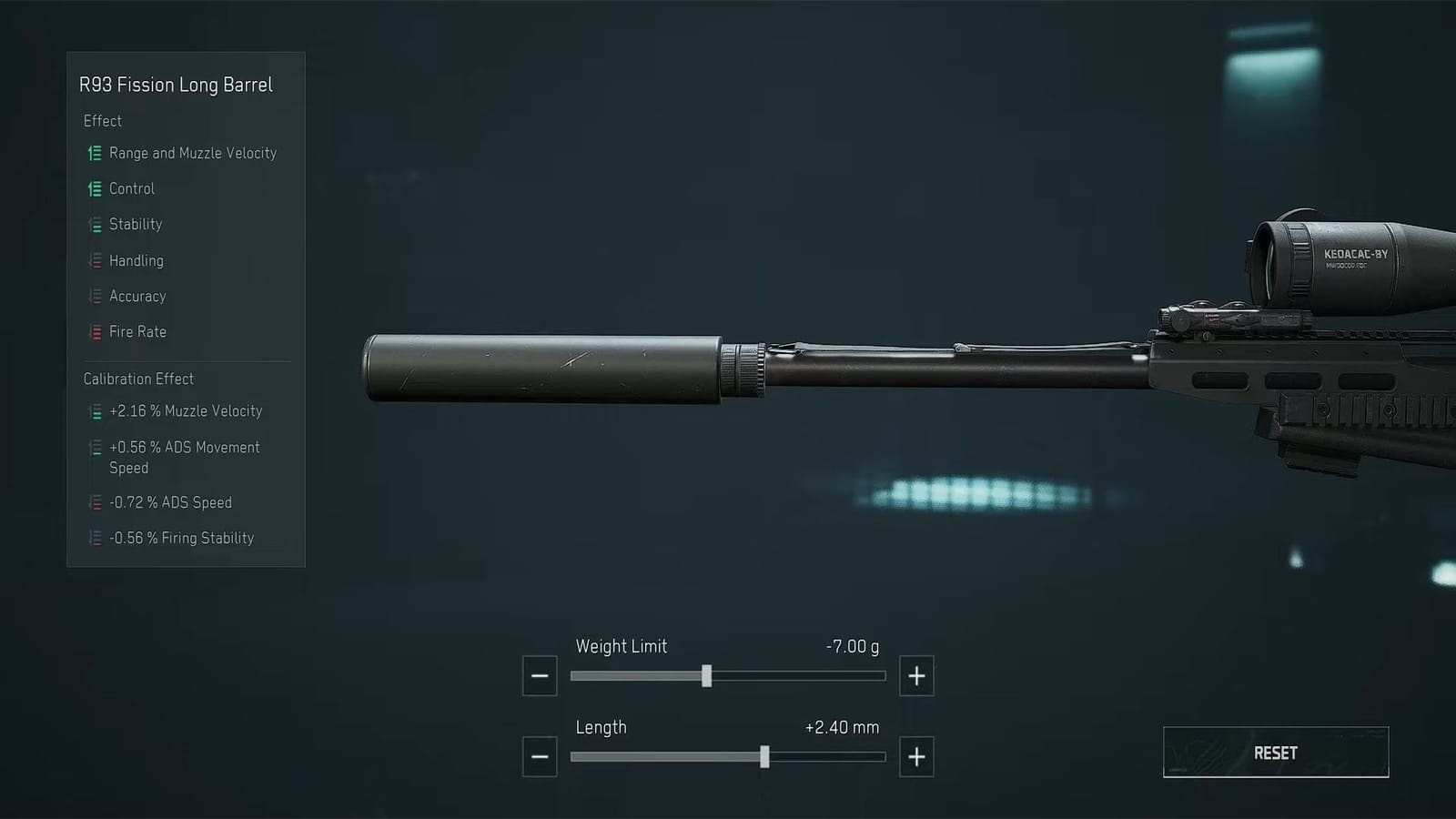Click the -0.56 % Firing Stability indicator
The height and width of the screenshot is (819, 1456).
[x=94, y=538]
